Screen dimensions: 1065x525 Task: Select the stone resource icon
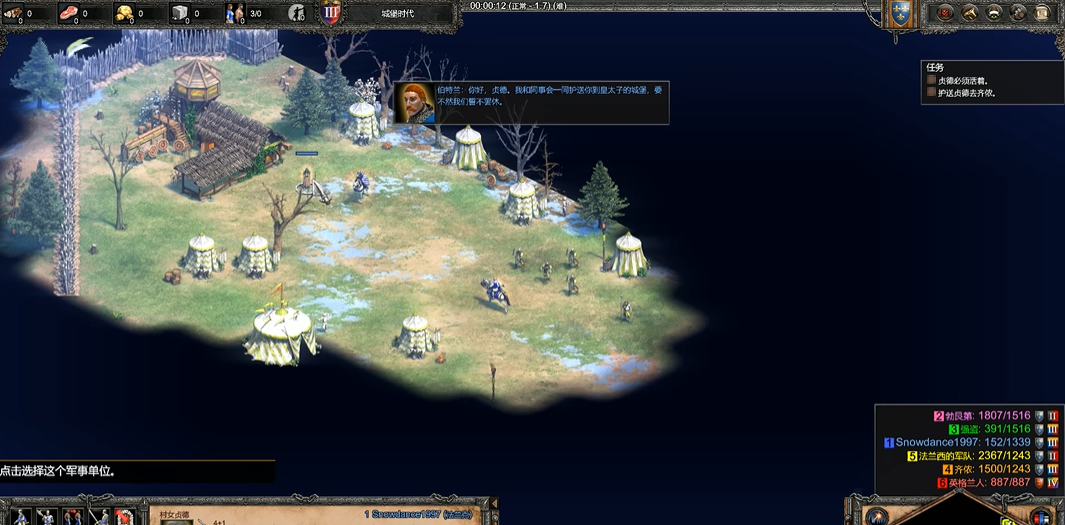pyautogui.click(x=180, y=13)
